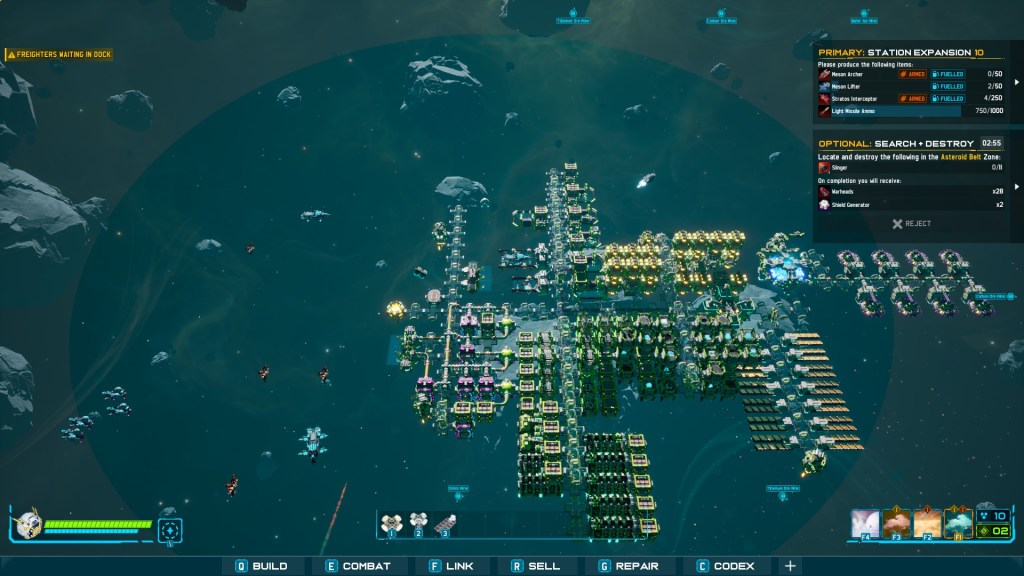Screen dimensions: 1024x576
Task: Switch to Combat mode
Action: tap(358, 566)
